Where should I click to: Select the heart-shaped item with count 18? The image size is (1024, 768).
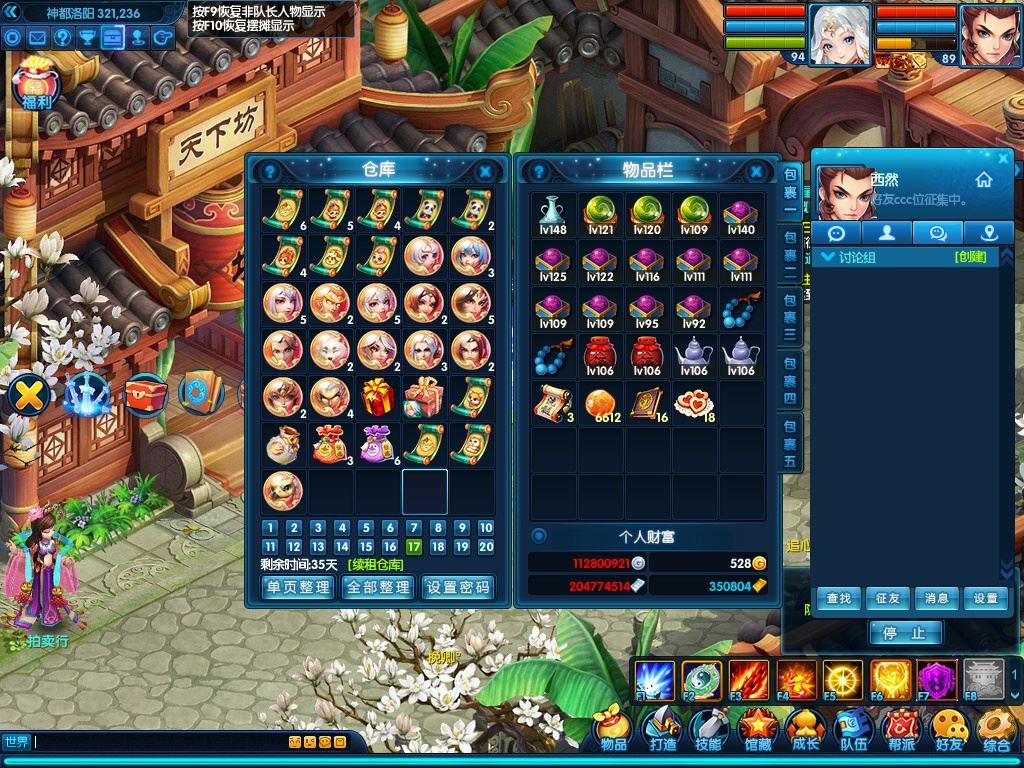[693, 402]
